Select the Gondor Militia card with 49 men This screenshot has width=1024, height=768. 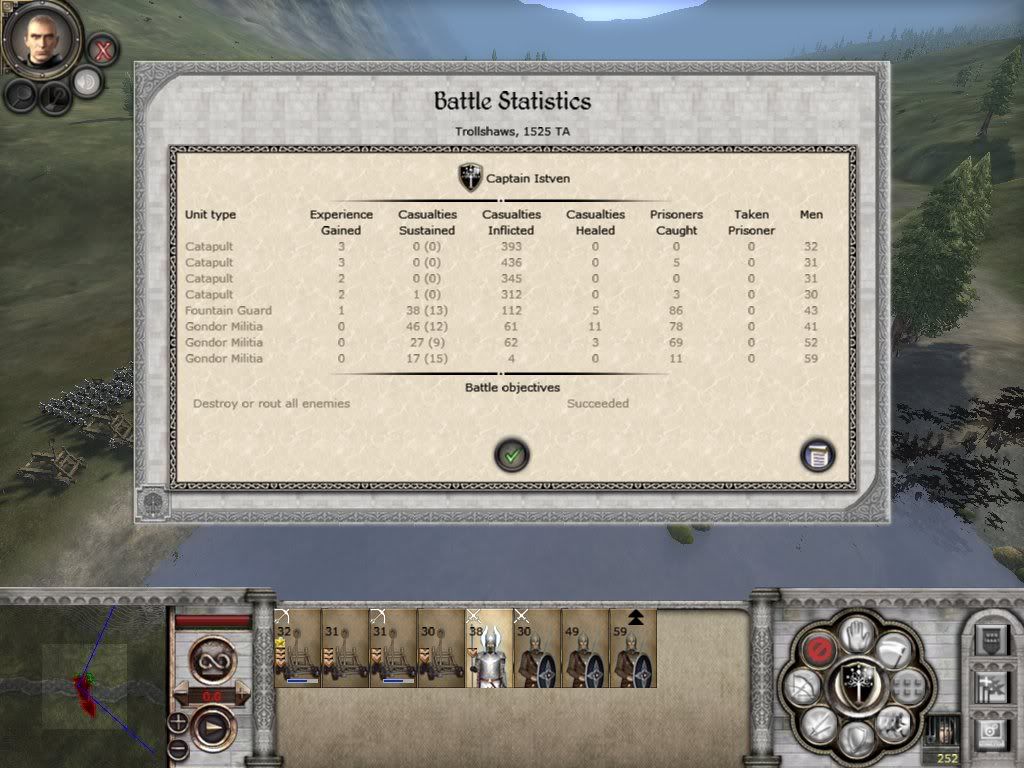tap(584, 648)
